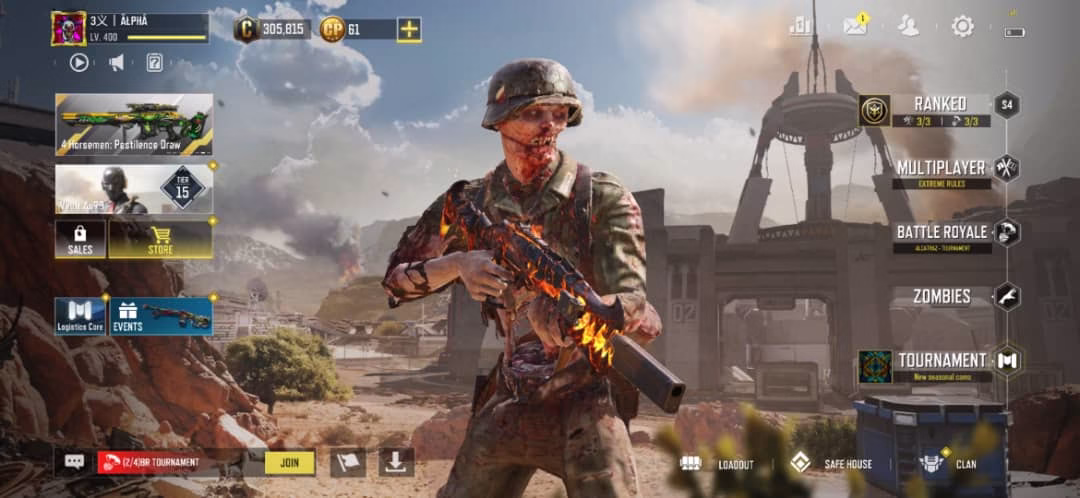Screen dimensions: 1080x498
Task: Open the Battle Pass Tier 15 banner
Action: tap(134, 189)
